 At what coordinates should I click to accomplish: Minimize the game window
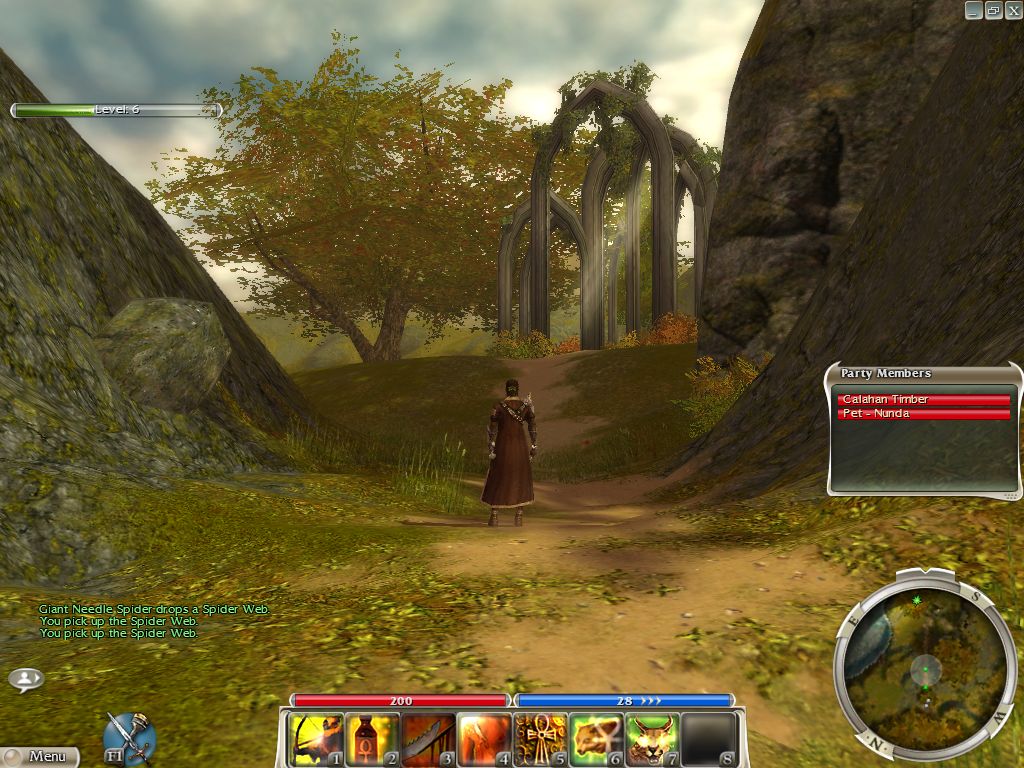(974, 10)
